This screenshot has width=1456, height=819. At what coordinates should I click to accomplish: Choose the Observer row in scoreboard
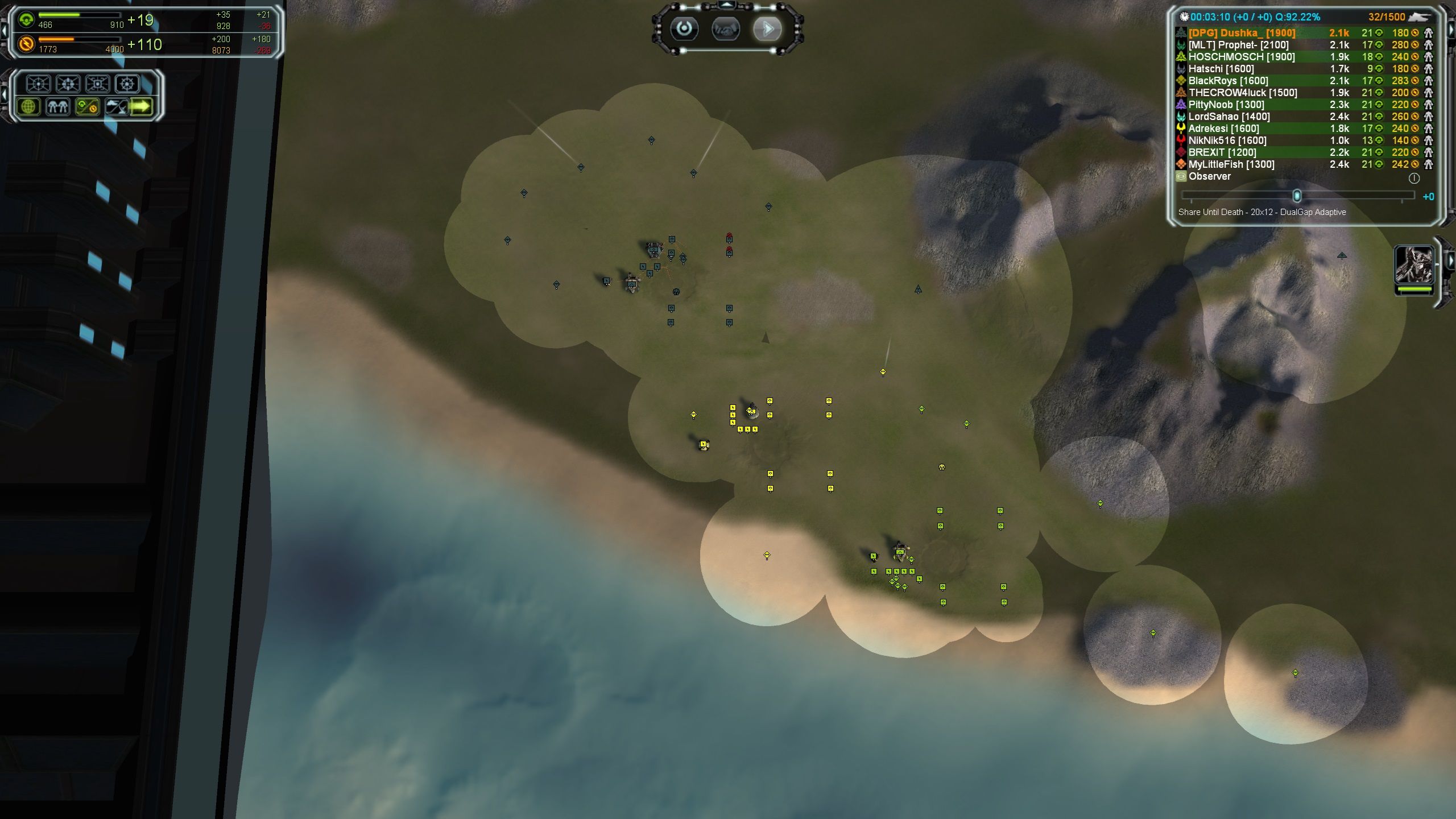[1209, 176]
